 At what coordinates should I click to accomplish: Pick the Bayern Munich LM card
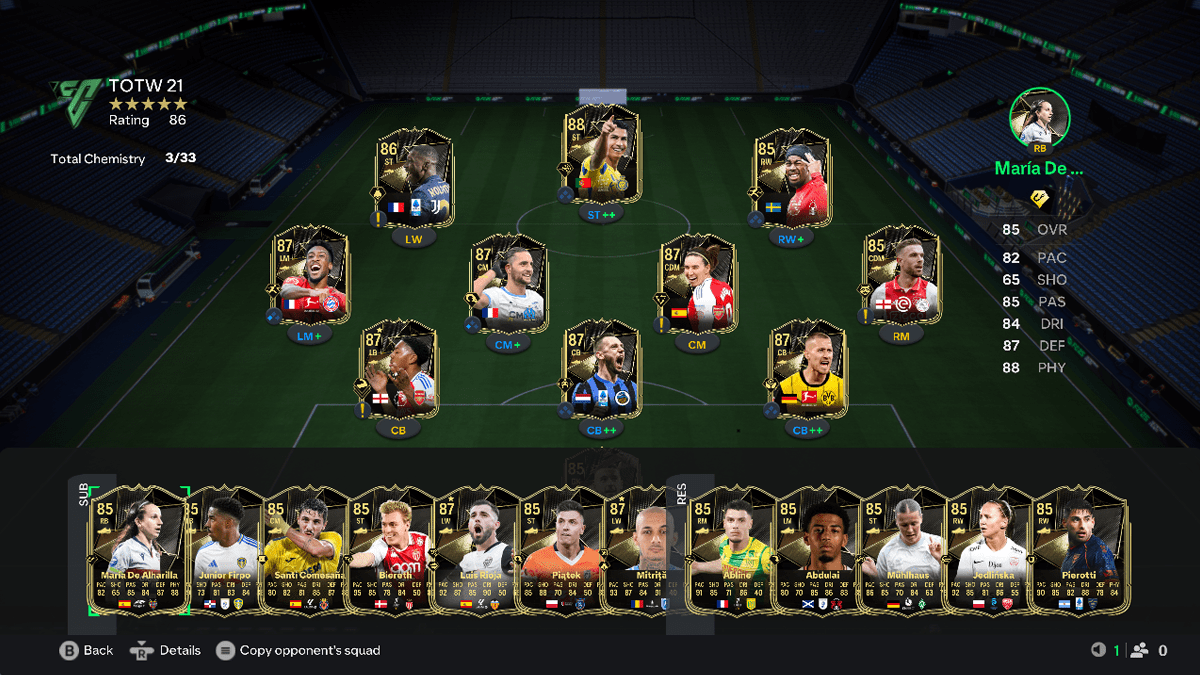pos(311,274)
